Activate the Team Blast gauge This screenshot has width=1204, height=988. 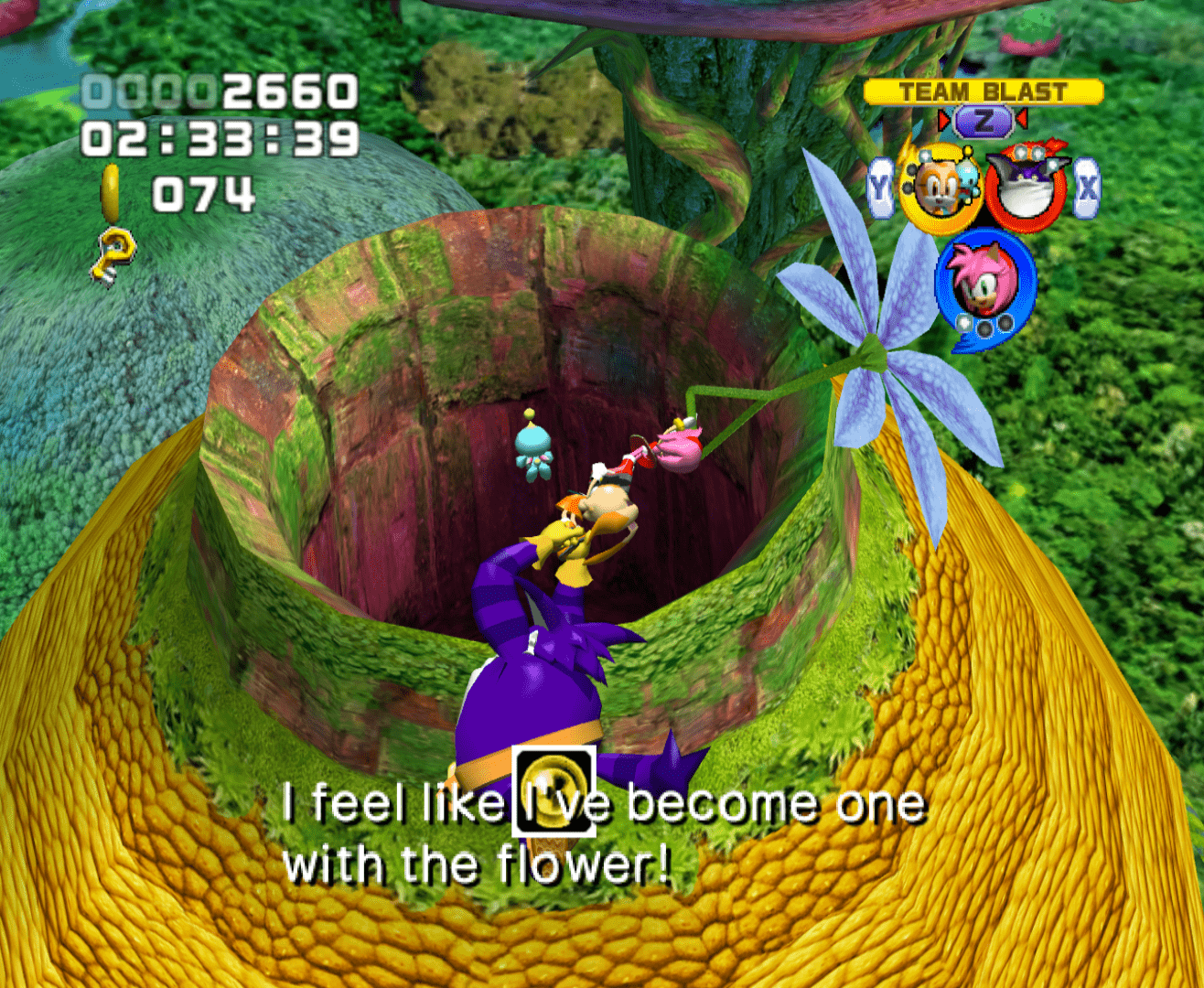pyautogui.click(x=984, y=91)
